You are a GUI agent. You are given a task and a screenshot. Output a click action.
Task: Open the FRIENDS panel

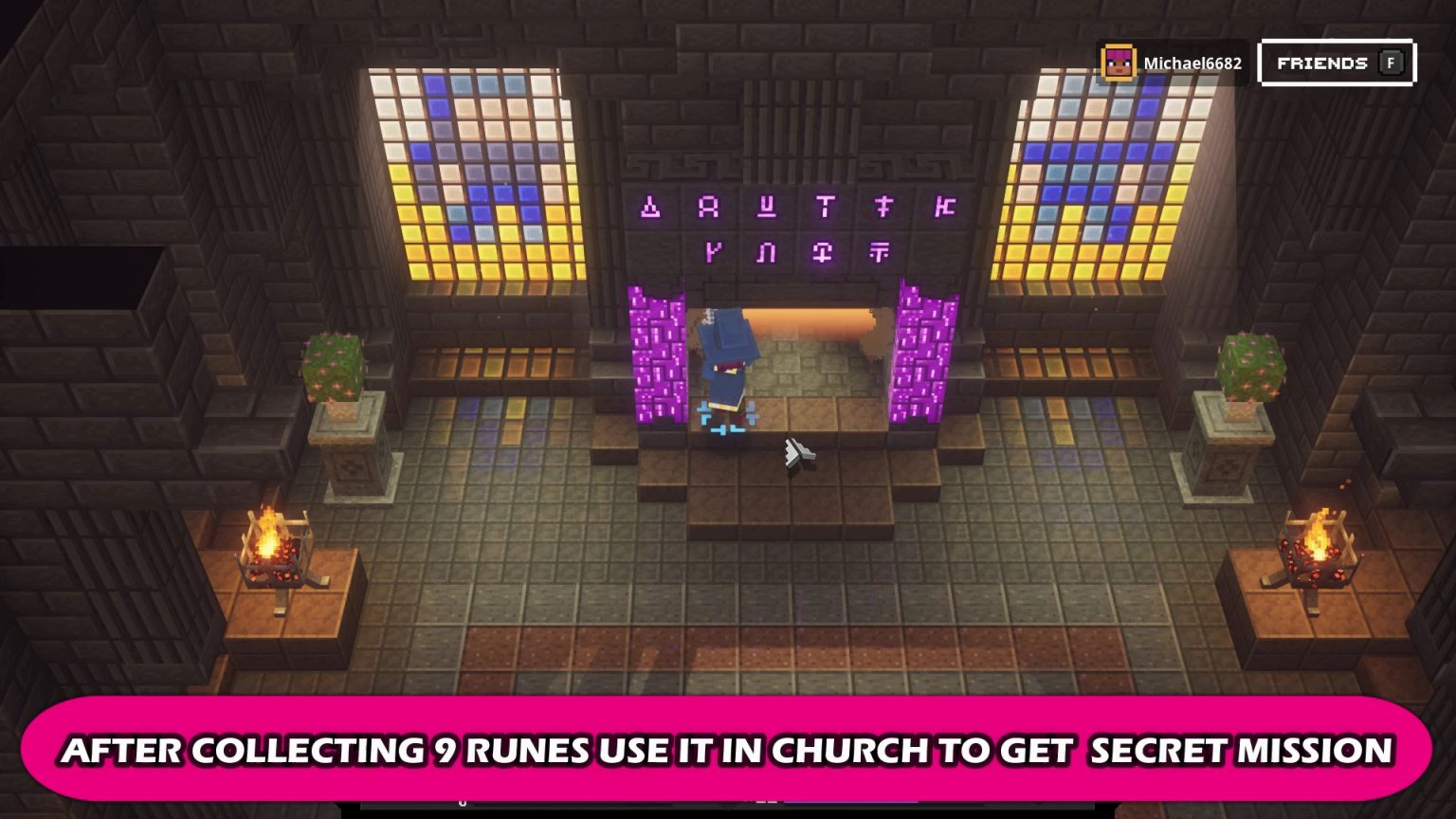pos(1335,63)
